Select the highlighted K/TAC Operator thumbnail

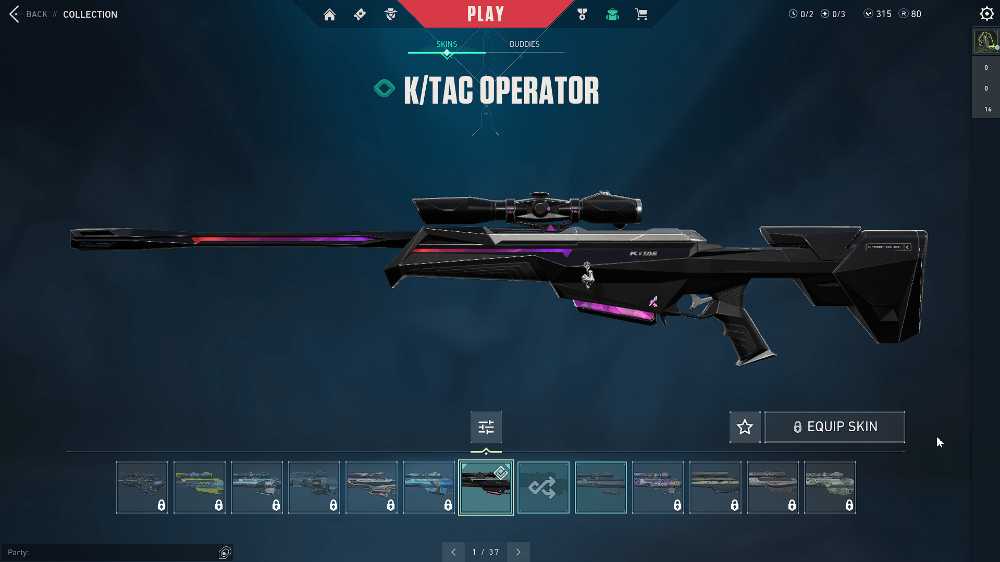point(486,487)
